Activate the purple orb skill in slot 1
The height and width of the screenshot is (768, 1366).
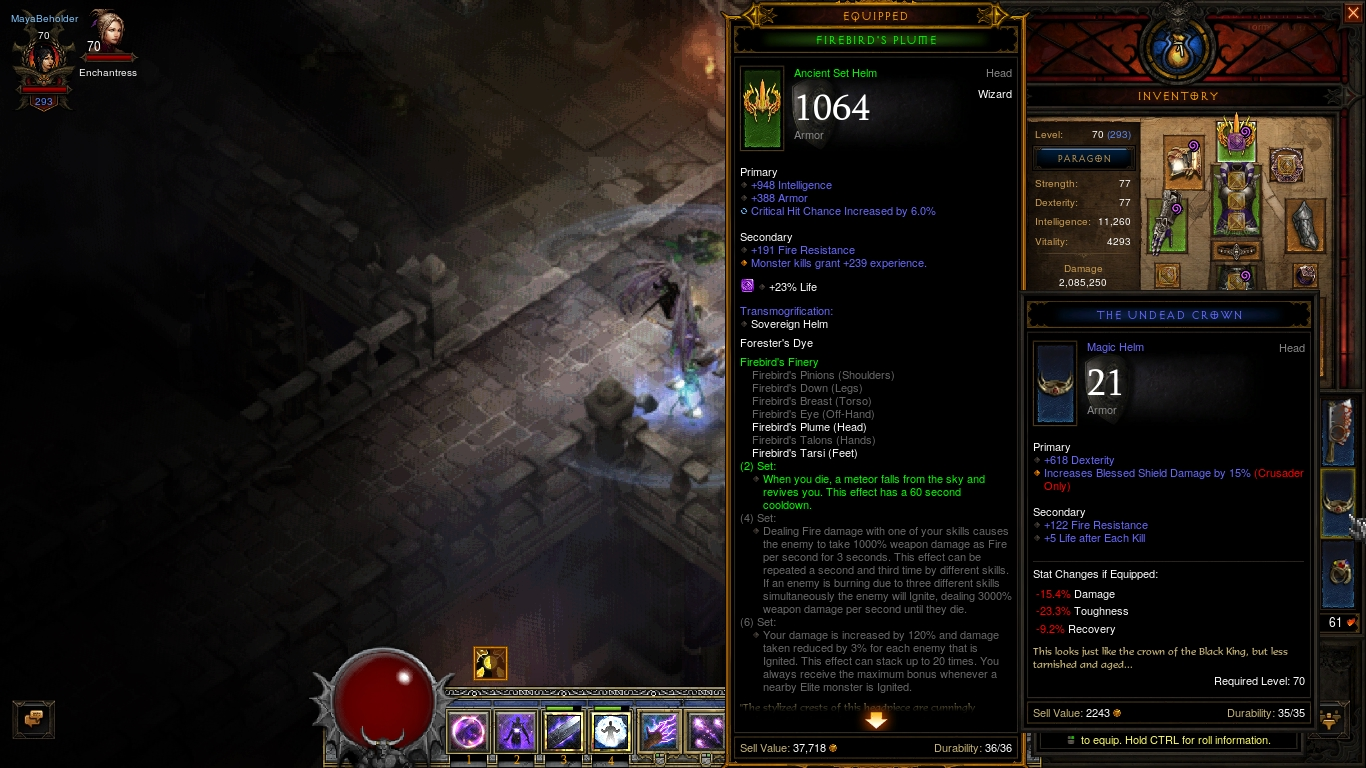point(468,733)
